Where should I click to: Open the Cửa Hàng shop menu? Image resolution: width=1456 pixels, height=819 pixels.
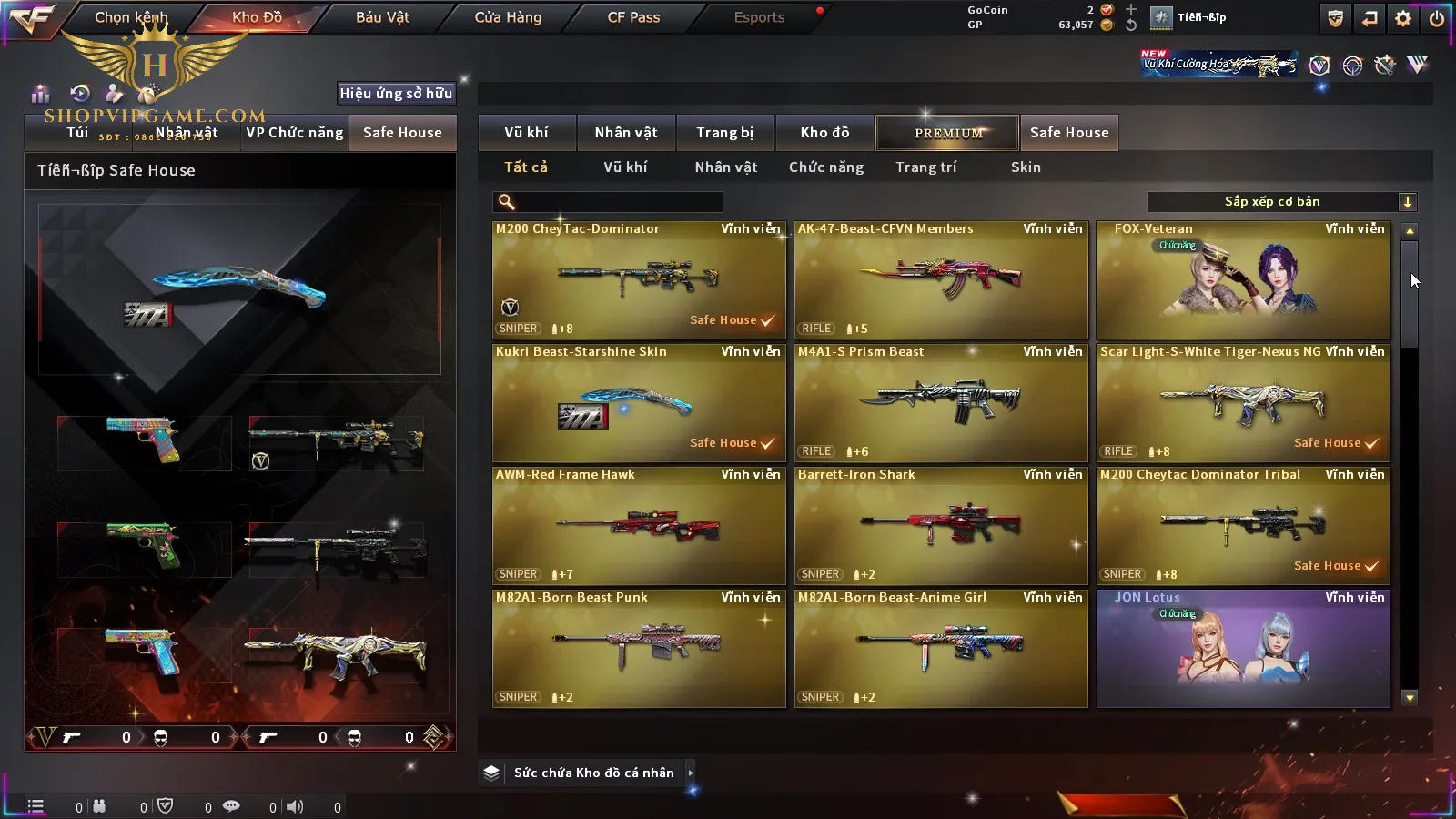click(x=508, y=17)
